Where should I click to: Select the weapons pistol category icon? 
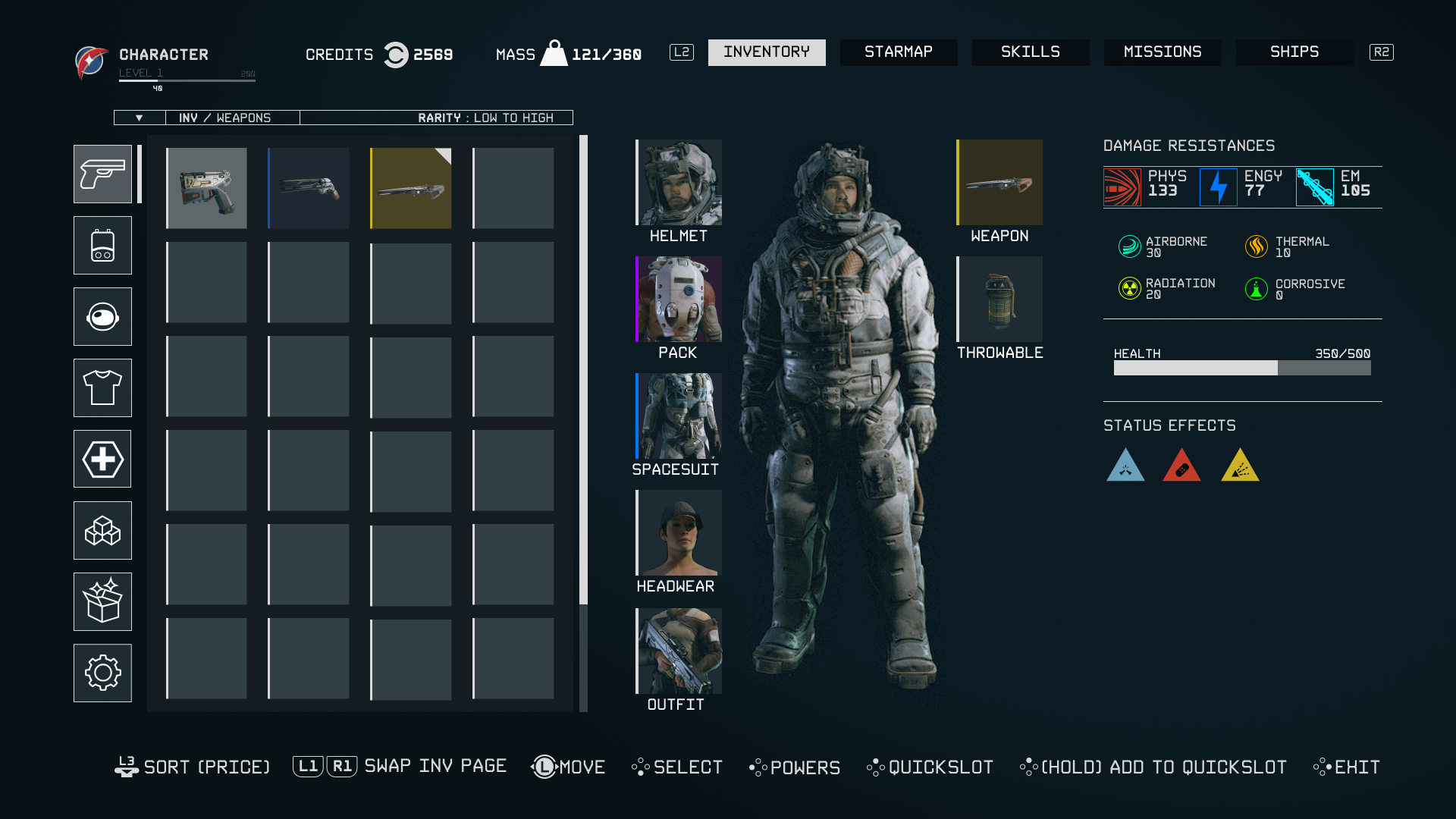[x=102, y=174]
